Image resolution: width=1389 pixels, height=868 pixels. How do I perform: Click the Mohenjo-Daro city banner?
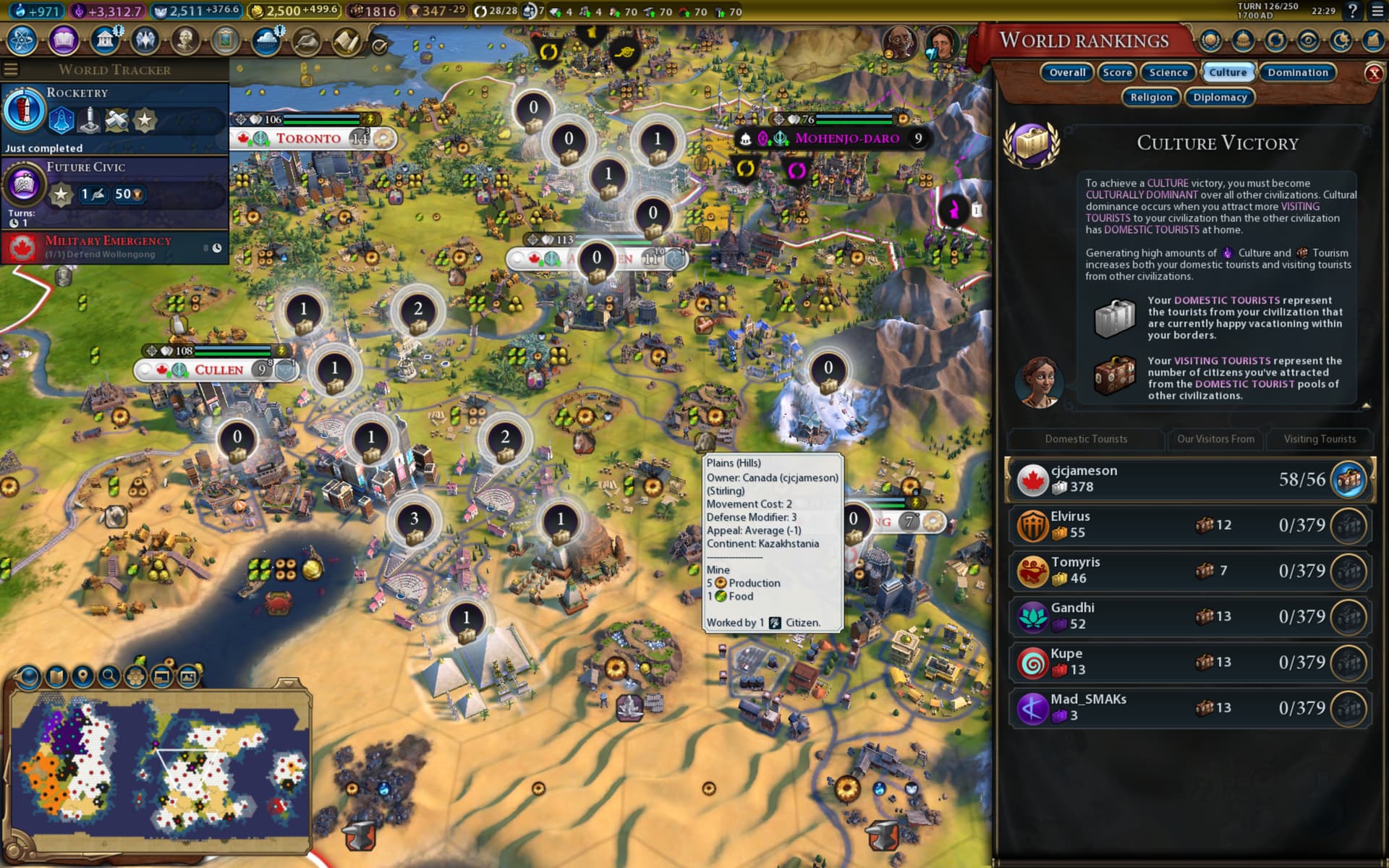tap(846, 138)
